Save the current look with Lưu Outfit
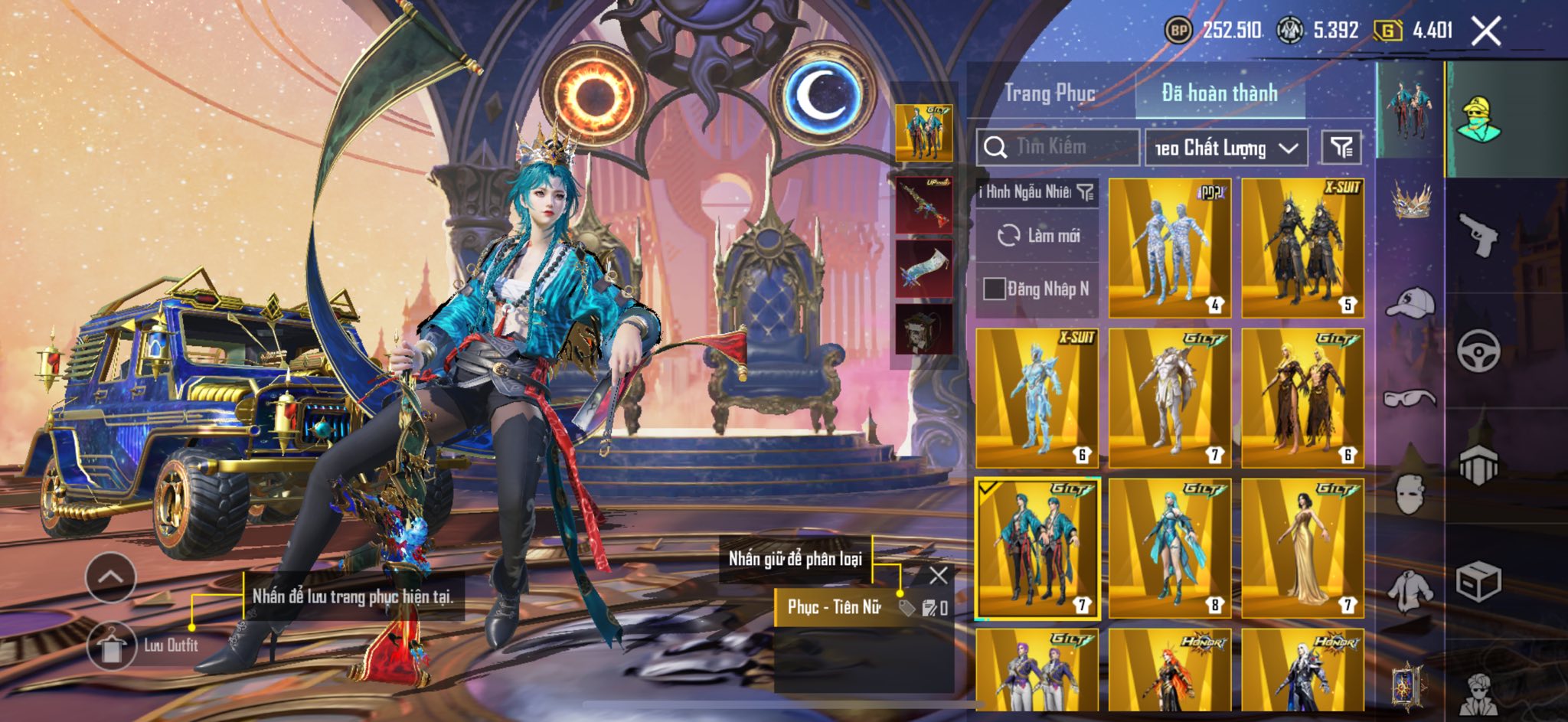 click(113, 645)
